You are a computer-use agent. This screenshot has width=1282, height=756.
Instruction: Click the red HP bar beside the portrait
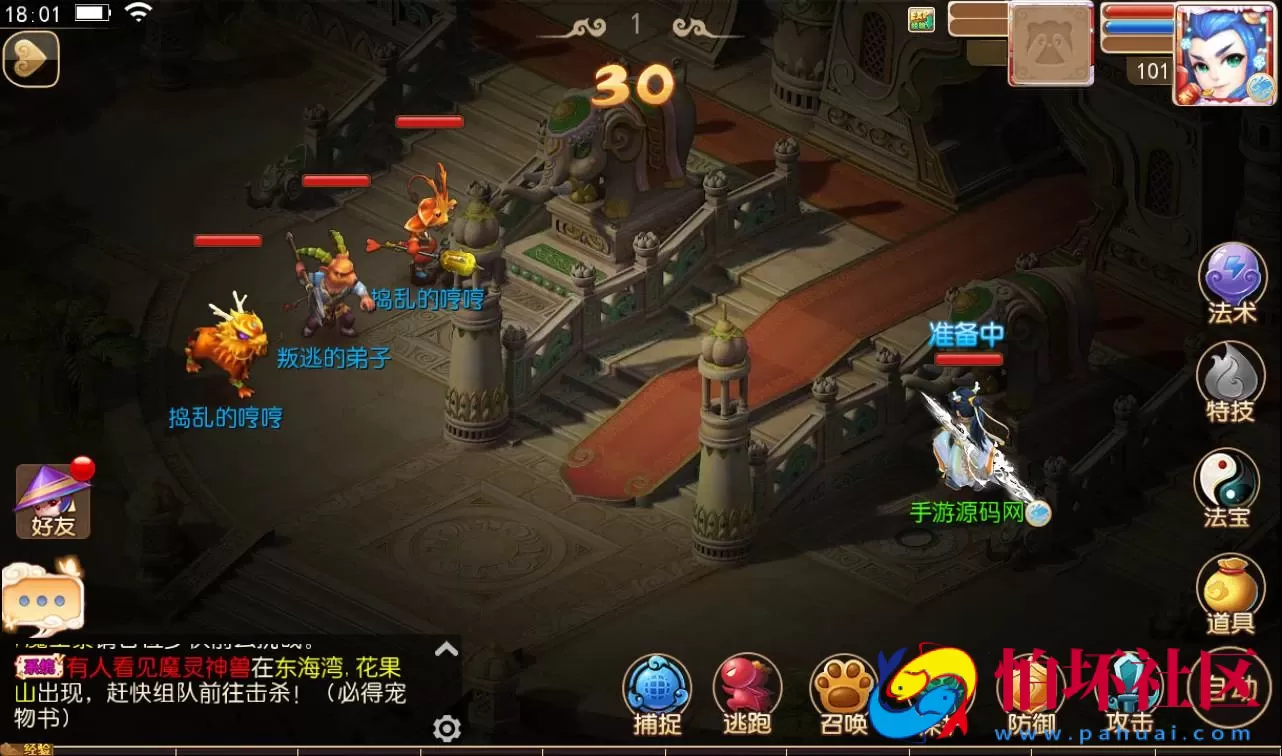[x=1135, y=14]
